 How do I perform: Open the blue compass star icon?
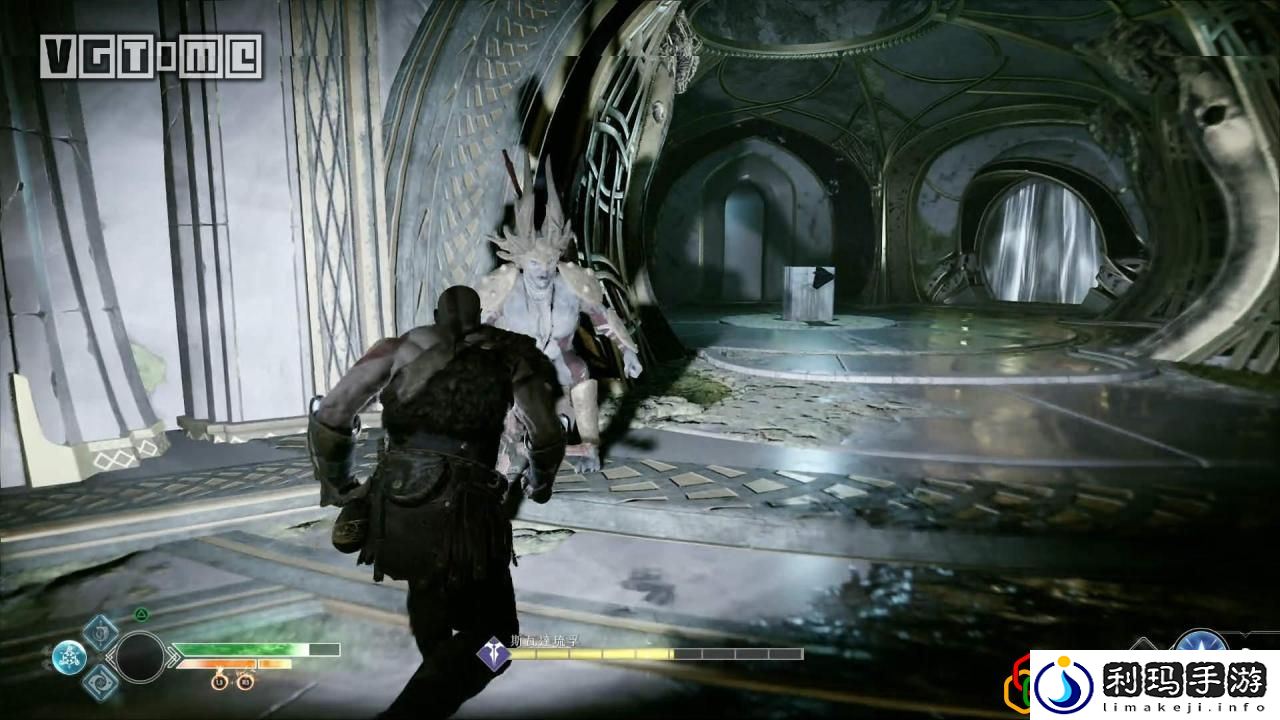pyautogui.click(x=1201, y=645)
